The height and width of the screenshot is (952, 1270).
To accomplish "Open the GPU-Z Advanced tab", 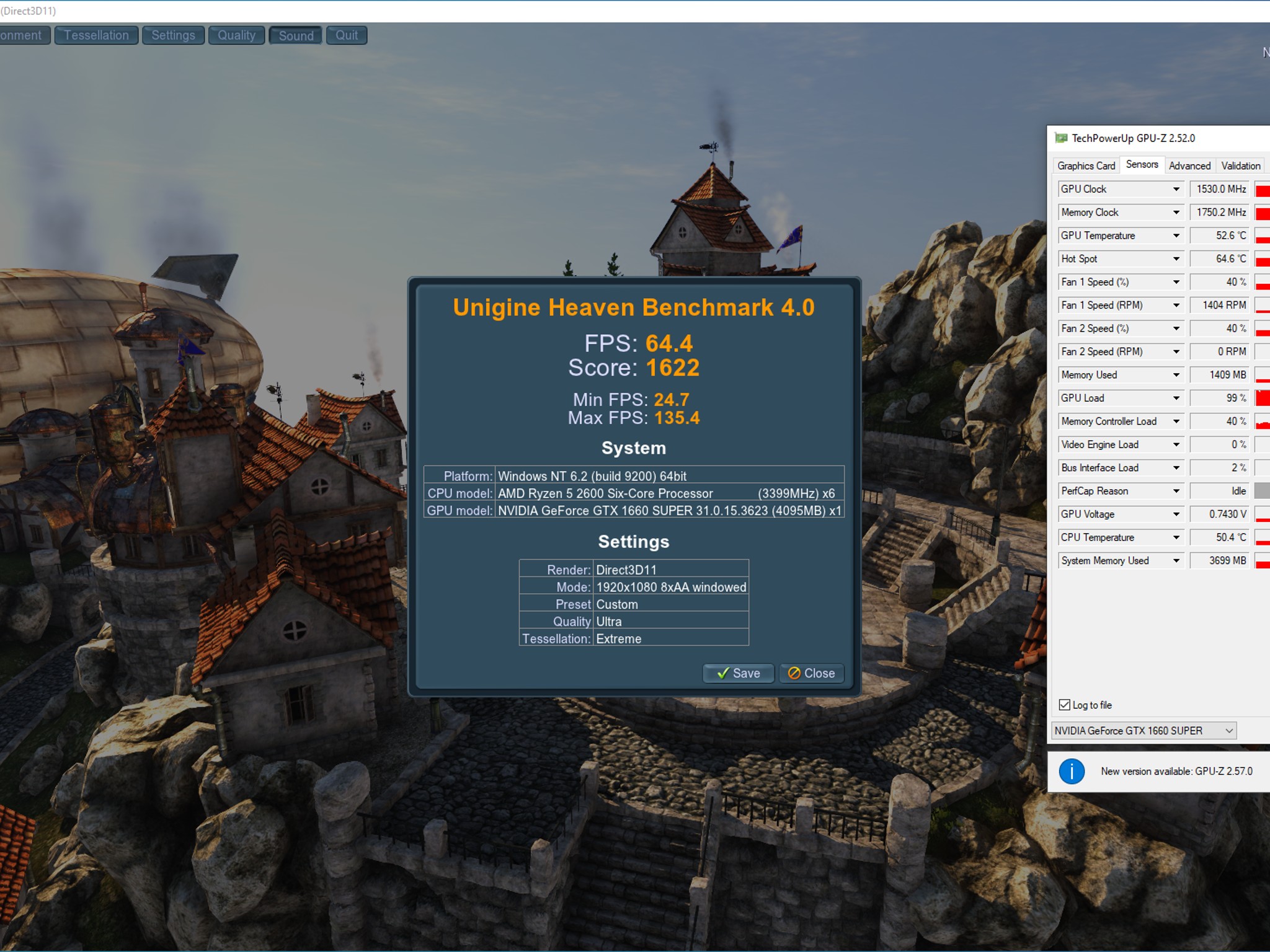I will [x=1189, y=165].
